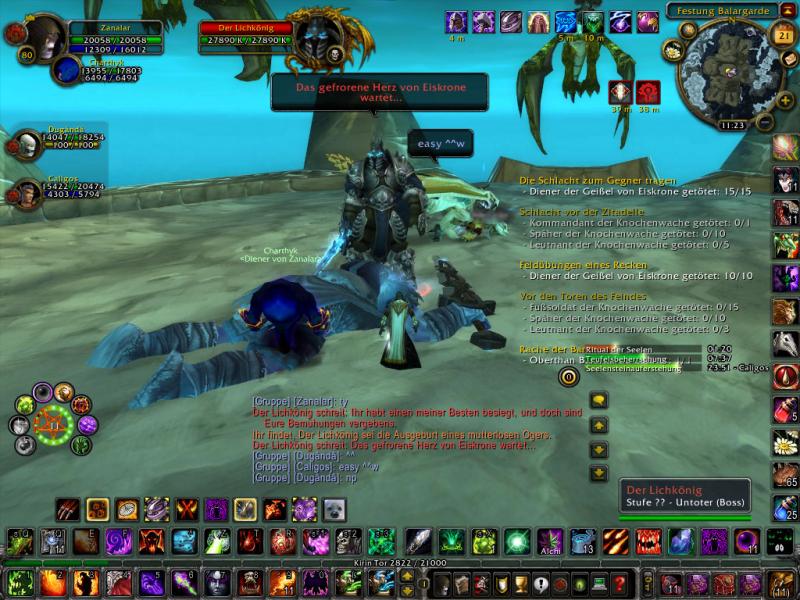Click the Charthyk pet portrait
800x600 pixels.
[x=68, y=71]
